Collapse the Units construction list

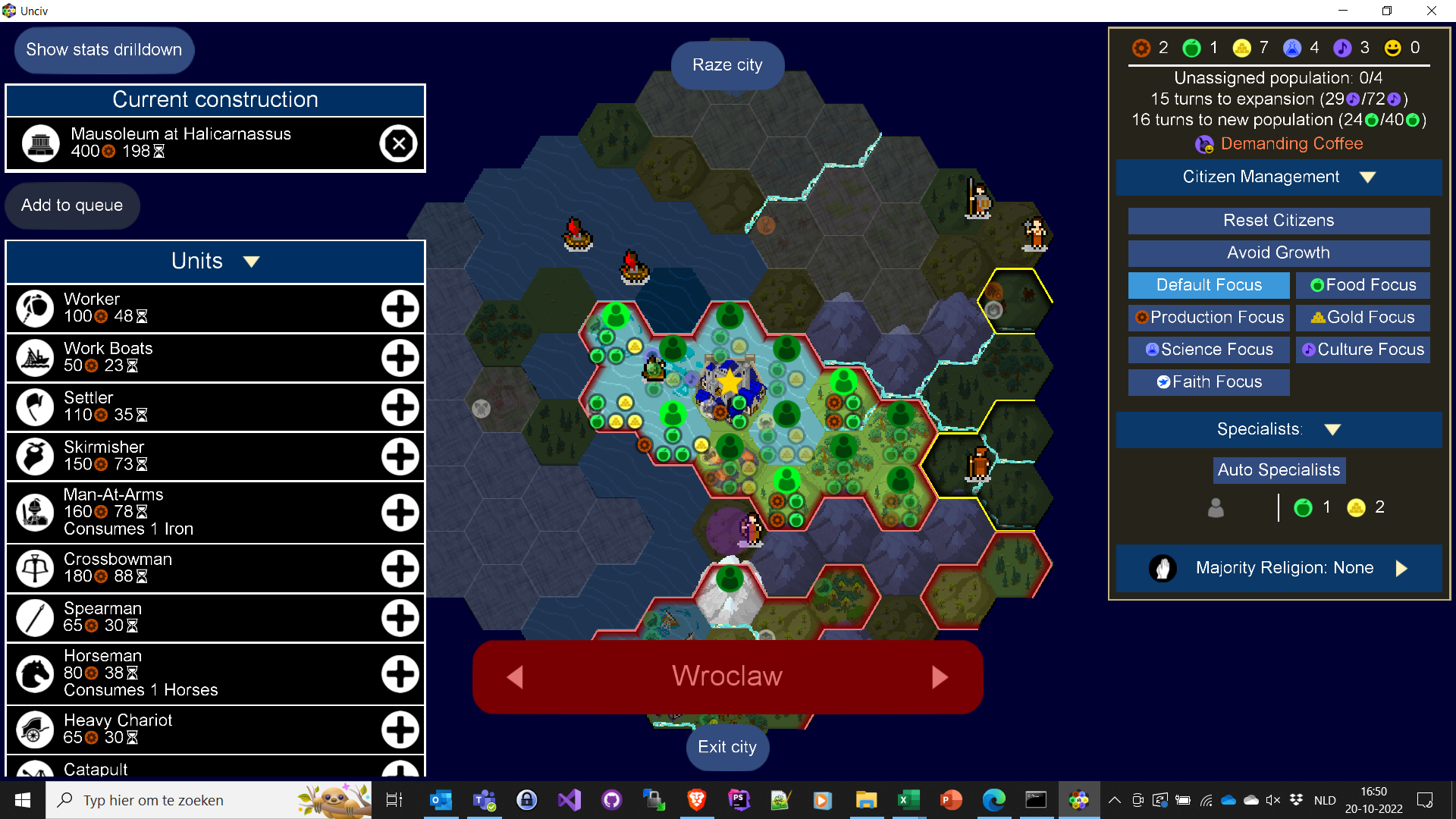(x=251, y=261)
